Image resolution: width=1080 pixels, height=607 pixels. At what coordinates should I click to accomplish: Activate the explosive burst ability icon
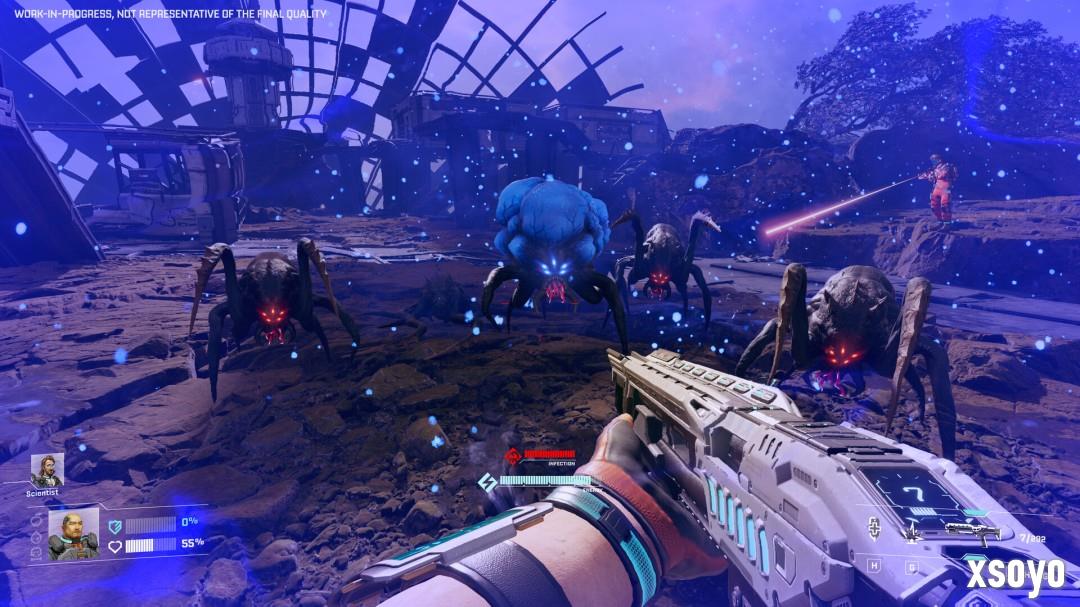(x=911, y=532)
